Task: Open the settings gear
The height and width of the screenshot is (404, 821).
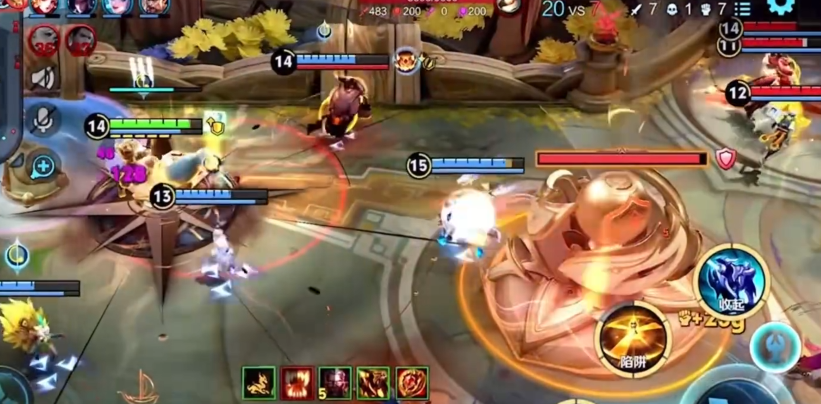Action: pyautogui.click(x=782, y=8)
